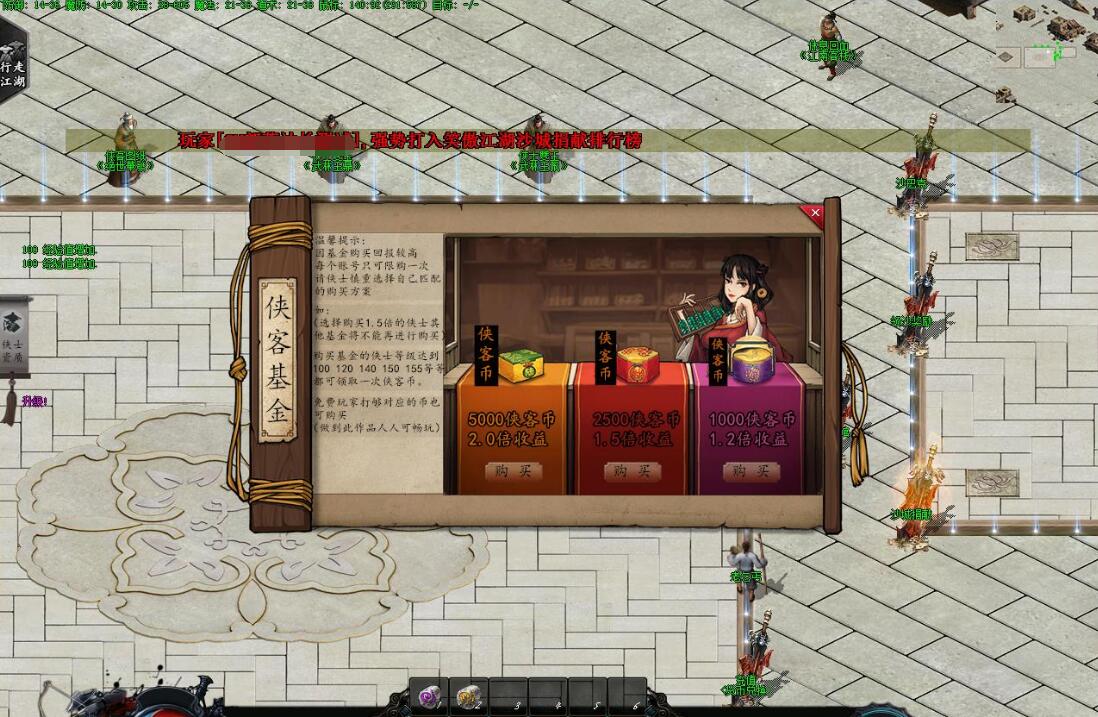Screen dimensions: 1098x717
Task: Select the purple swirl stone in hotbar slot 1
Action: tap(428, 696)
